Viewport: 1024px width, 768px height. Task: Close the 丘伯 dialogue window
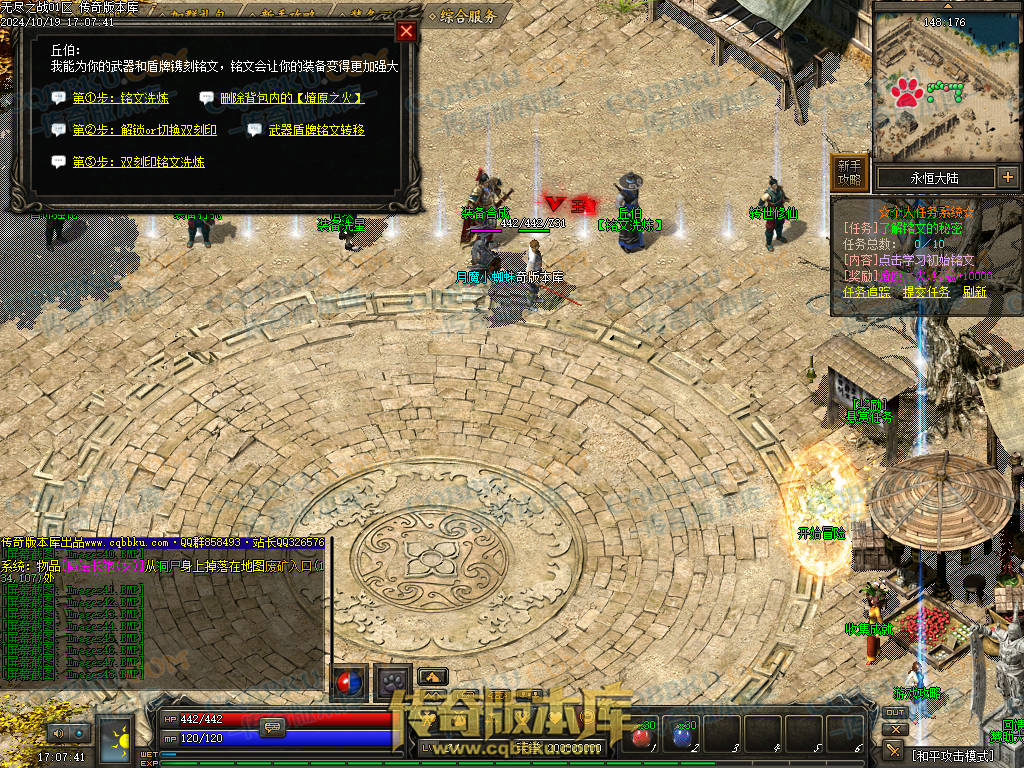point(406,31)
